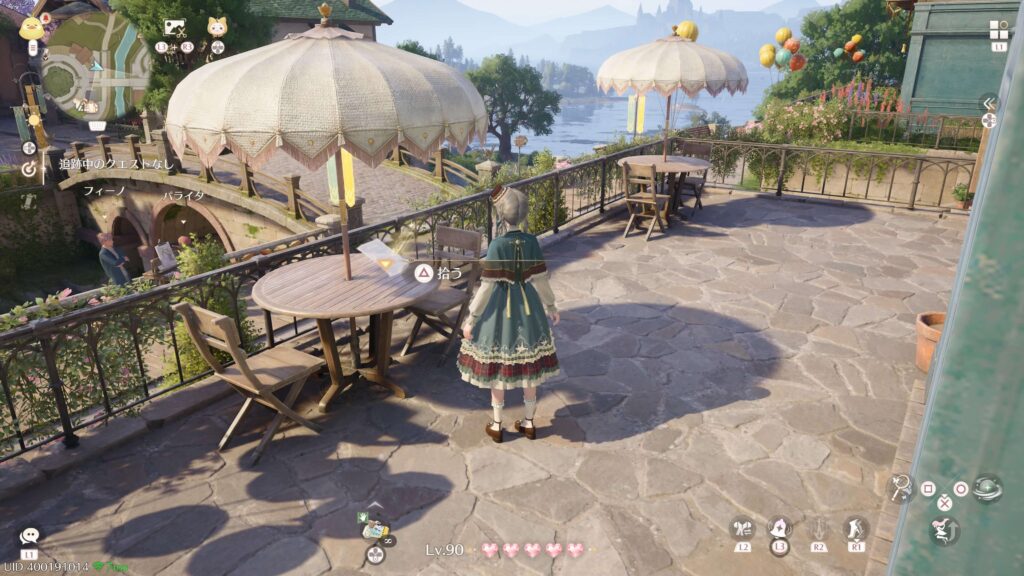Open the photo mode camera icon

pyautogui.click(x=174, y=28)
